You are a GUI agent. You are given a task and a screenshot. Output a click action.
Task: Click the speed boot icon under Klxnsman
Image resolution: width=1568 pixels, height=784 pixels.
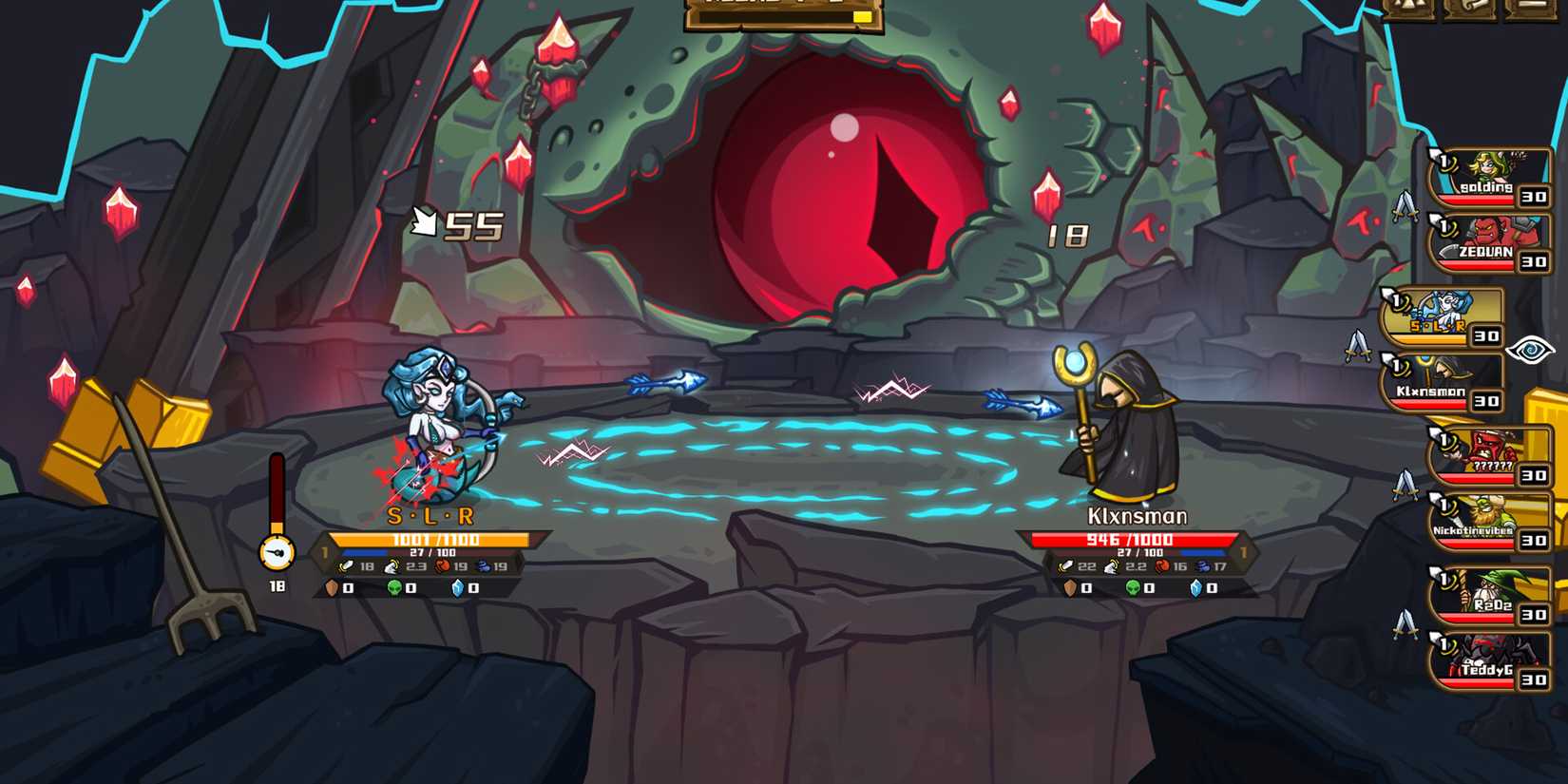coord(1111,566)
